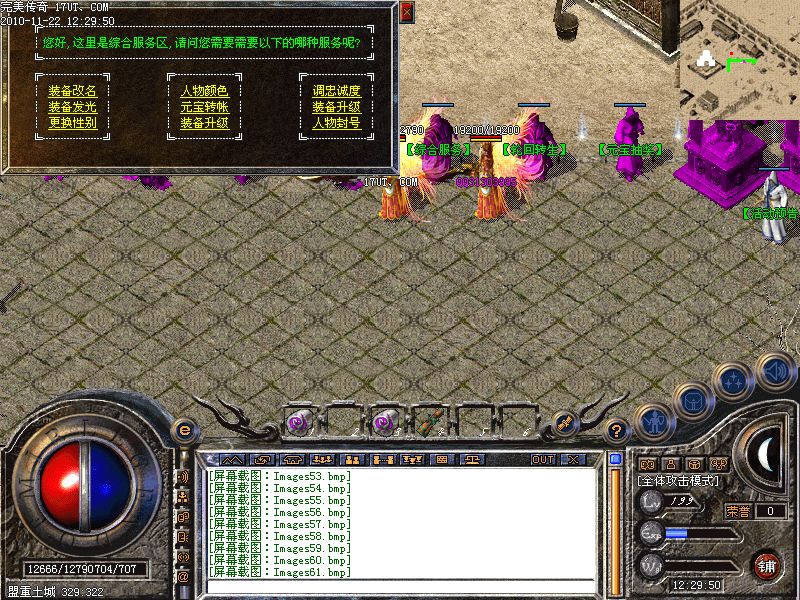Toggle sound with the speaker button
800x600 pixels.
click(x=773, y=370)
